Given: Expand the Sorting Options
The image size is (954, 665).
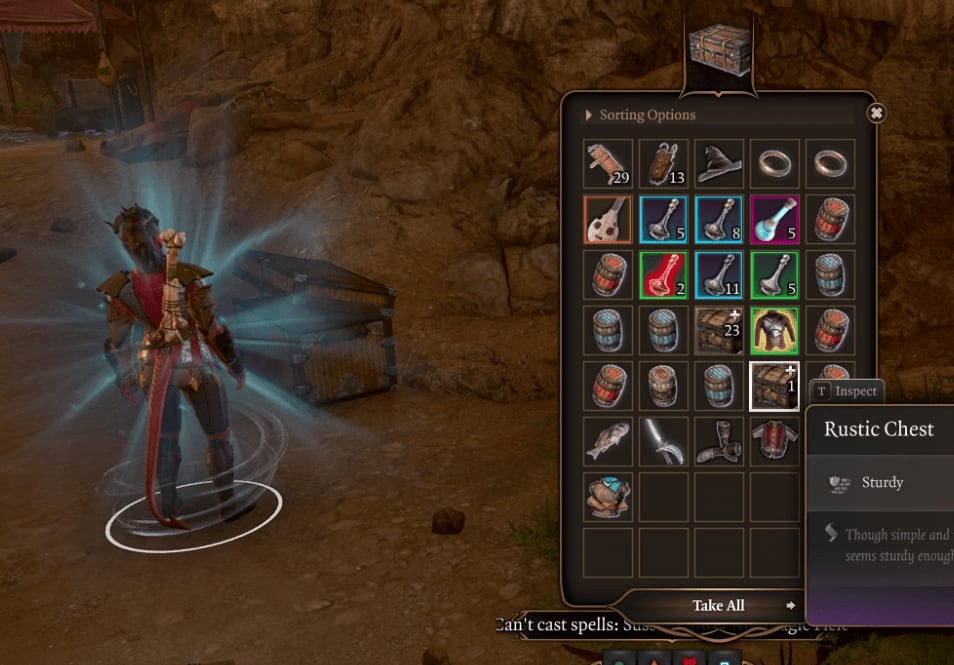Looking at the screenshot, I should click(645, 115).
